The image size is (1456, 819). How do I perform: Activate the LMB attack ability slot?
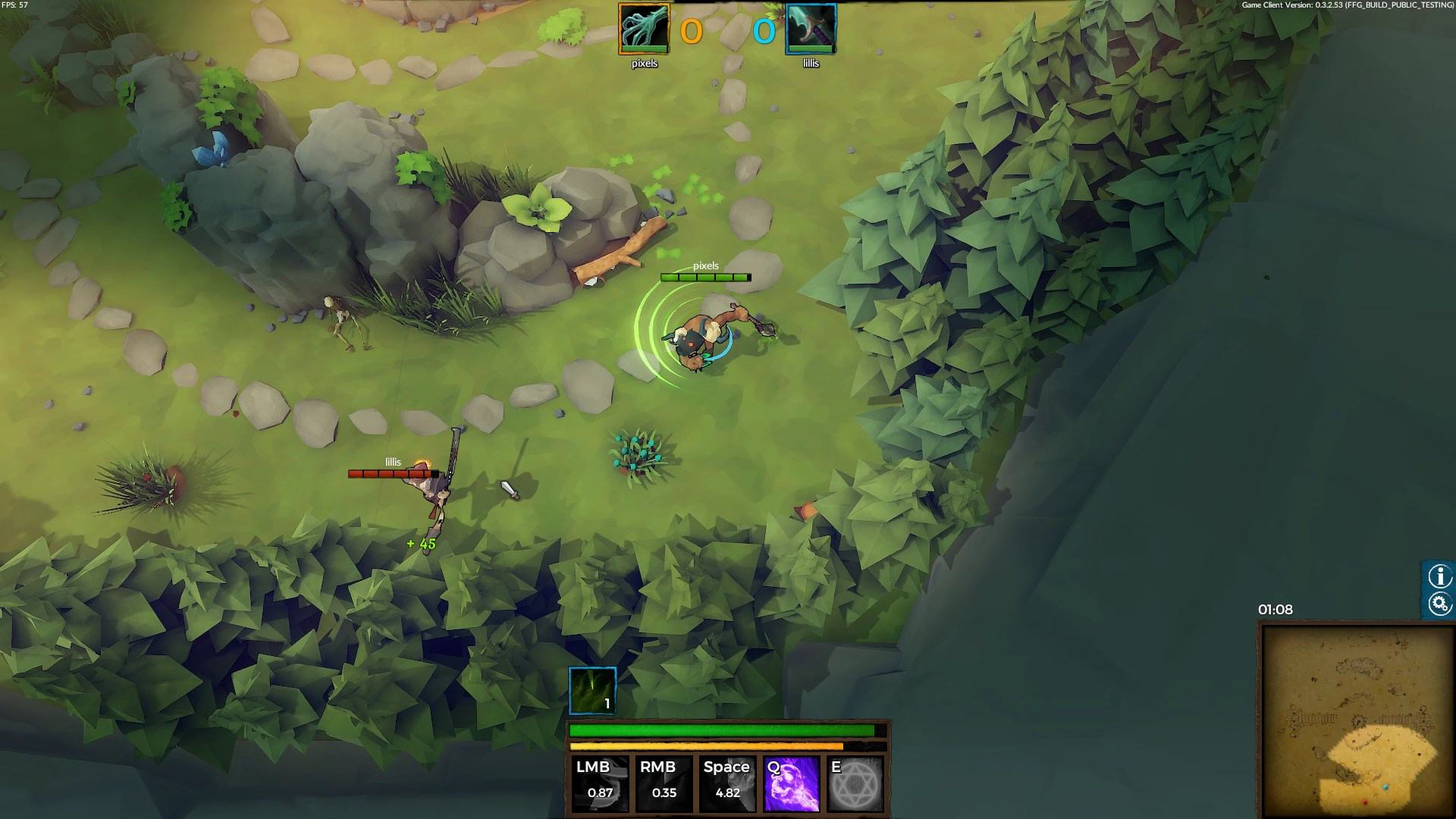tap(600, 783)
